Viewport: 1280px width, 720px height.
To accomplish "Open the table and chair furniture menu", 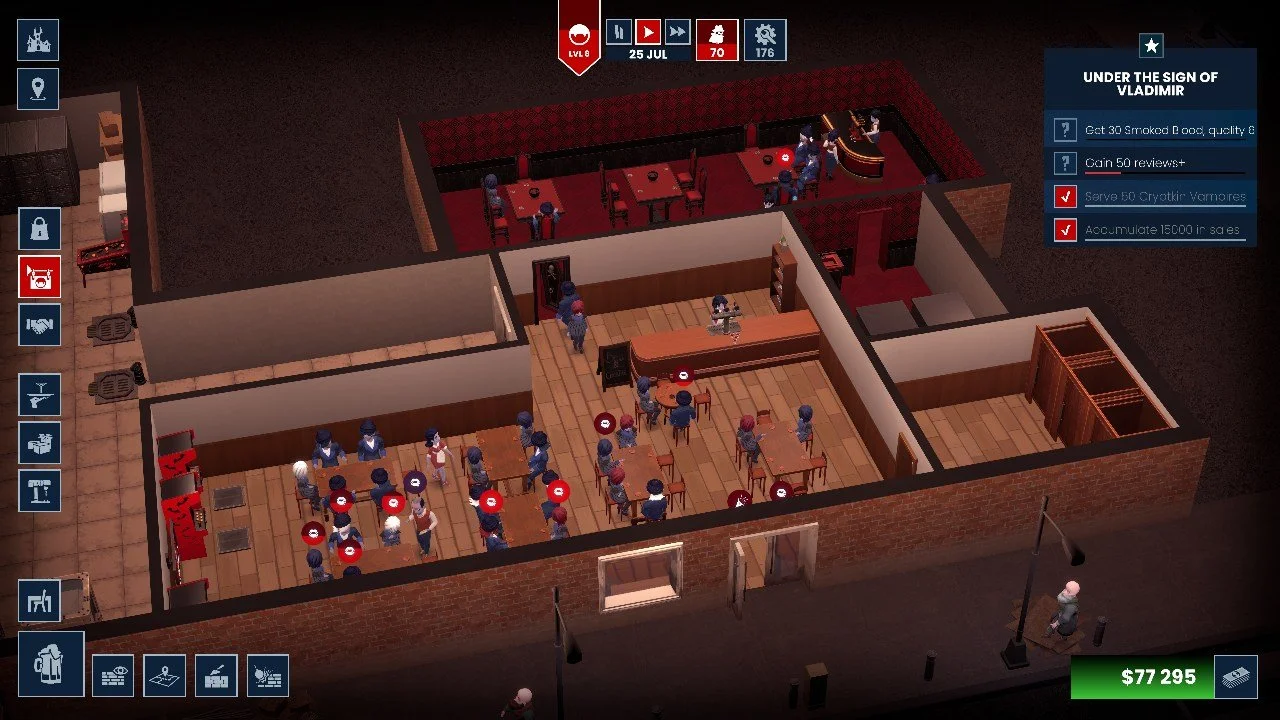I will point(39,600).
